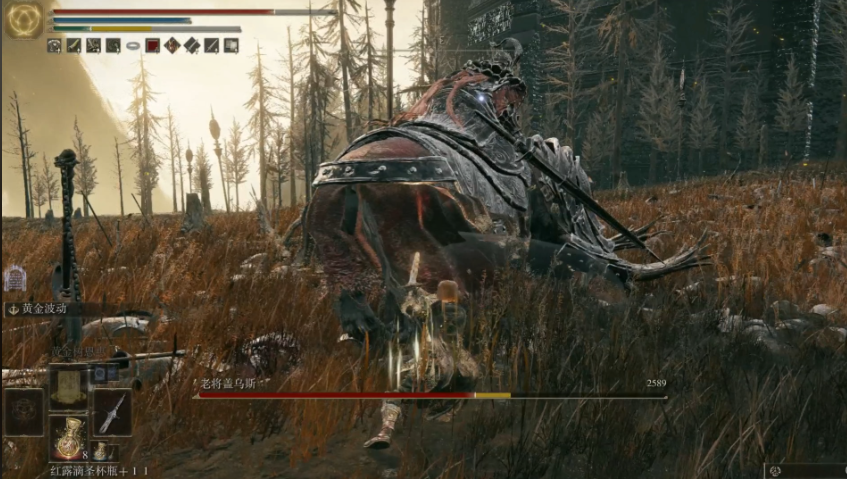The image size is (847, 479).
Task: Select the left-hand armament slot
Action: pos(23,411)
